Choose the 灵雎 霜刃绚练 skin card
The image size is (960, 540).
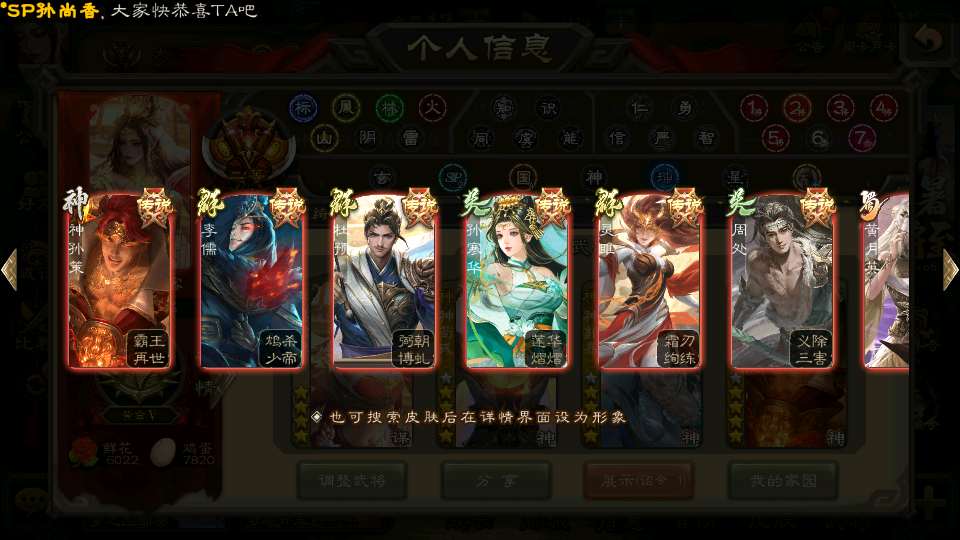coord(650,281)
